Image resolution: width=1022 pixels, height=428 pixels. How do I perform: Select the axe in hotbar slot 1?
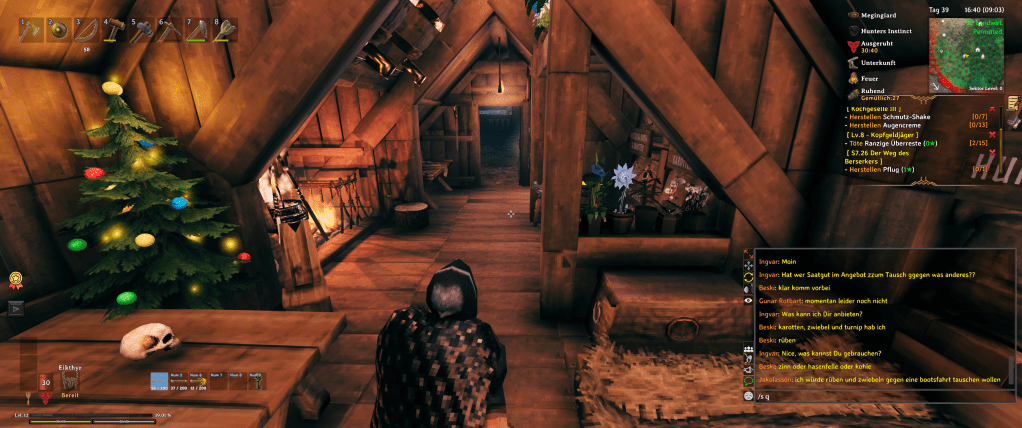click(x=33, y=32)
